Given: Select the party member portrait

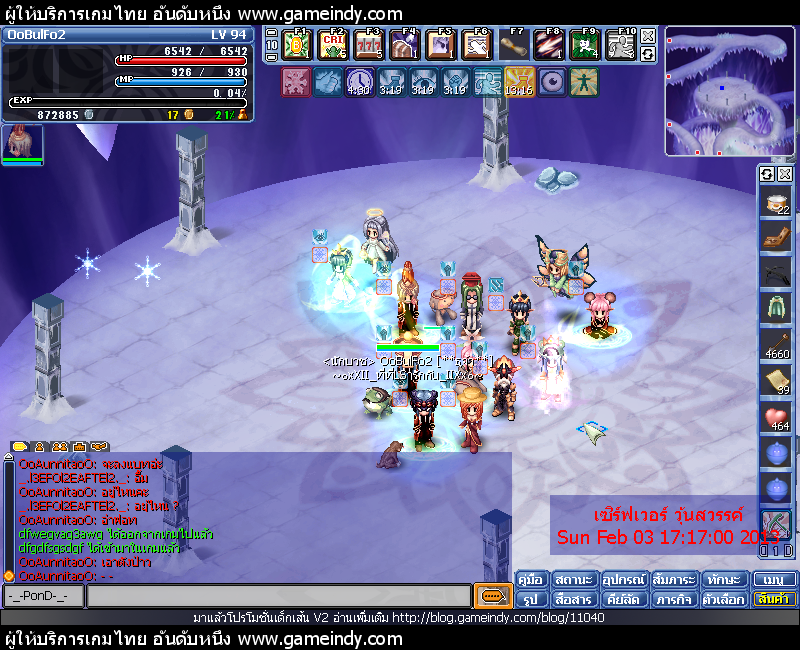Looking at the screenshot, I should point(21,143).
